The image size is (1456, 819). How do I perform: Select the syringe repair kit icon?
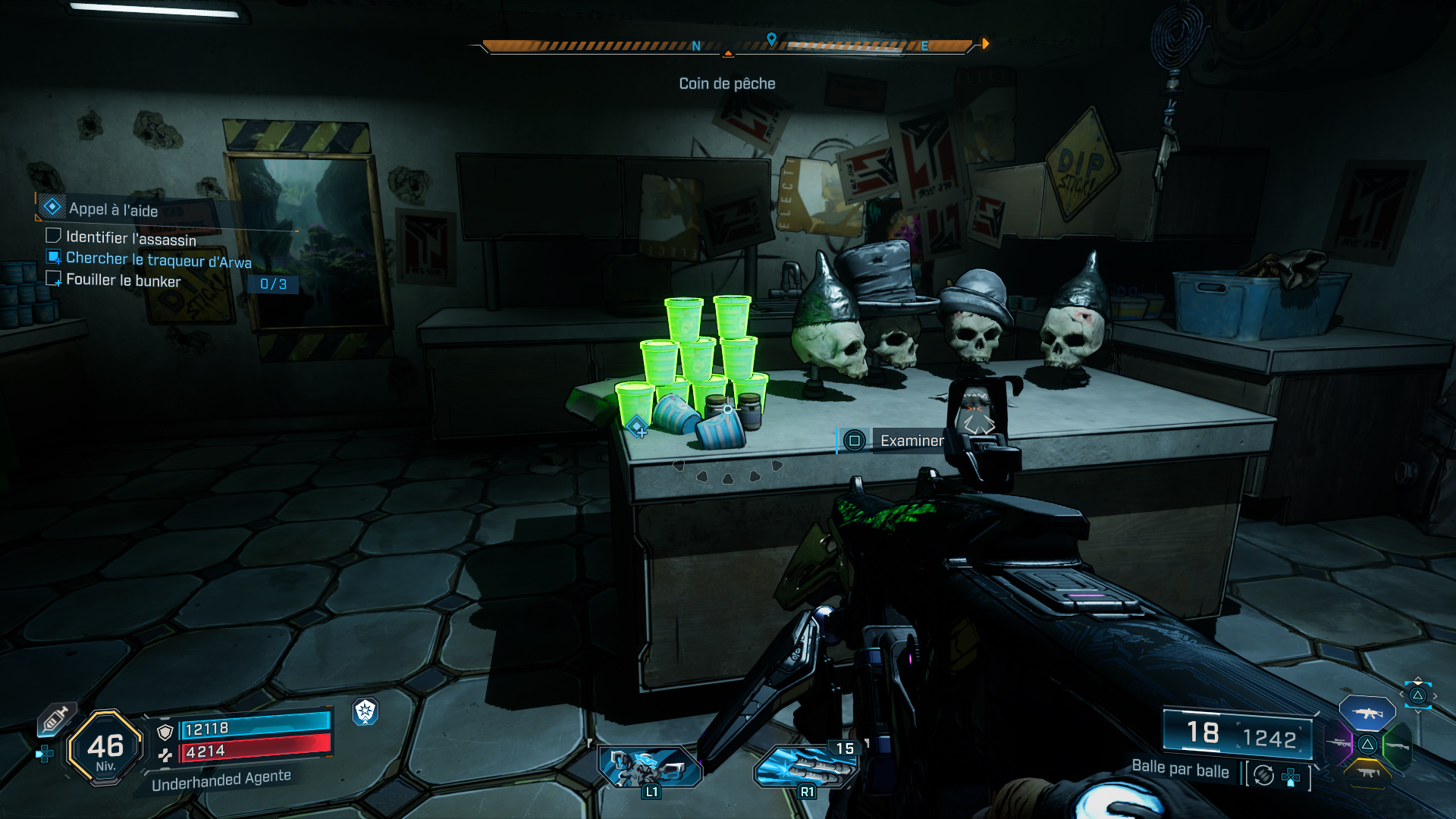click(x=55, y=718)
